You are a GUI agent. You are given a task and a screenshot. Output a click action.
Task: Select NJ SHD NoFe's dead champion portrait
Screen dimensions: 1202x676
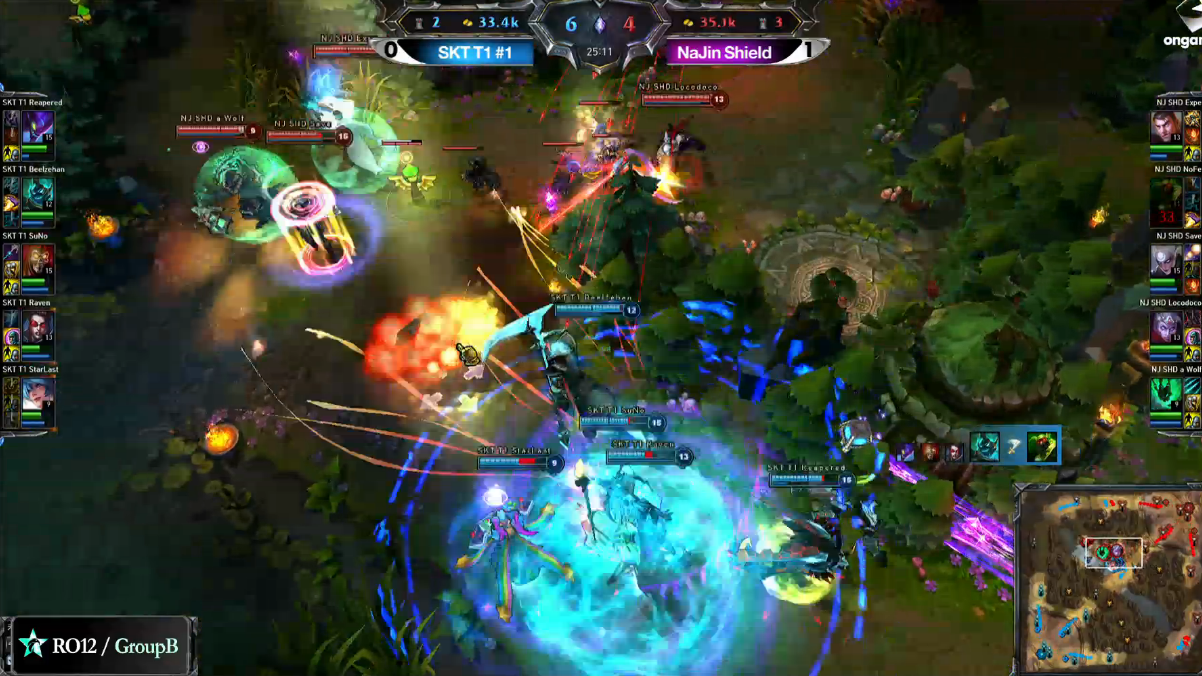pos(1165,194)
